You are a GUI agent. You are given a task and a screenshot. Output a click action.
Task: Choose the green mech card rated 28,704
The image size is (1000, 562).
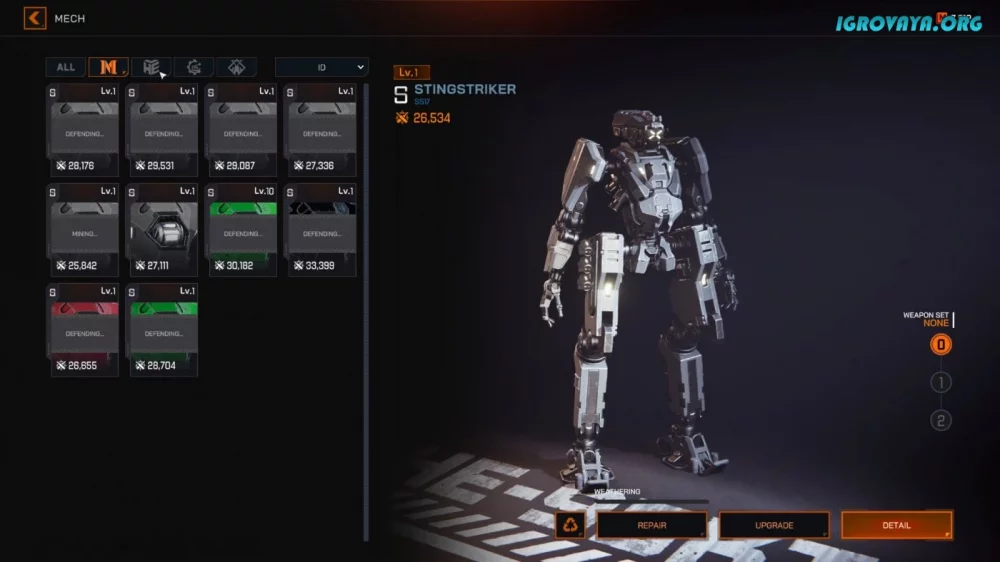coord(163,330)
